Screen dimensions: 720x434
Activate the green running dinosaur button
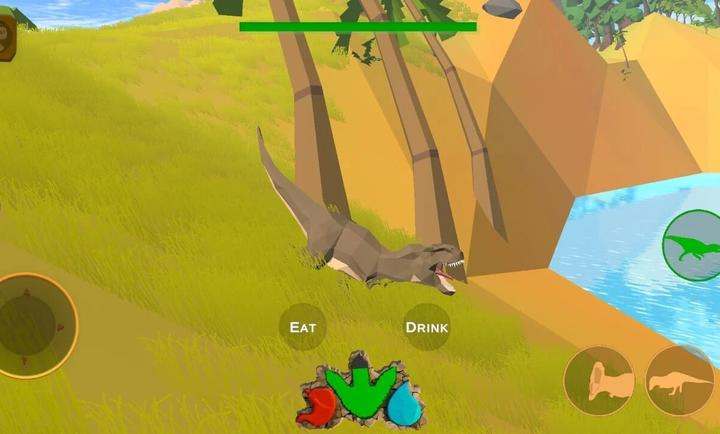click(x=694, y=245)
